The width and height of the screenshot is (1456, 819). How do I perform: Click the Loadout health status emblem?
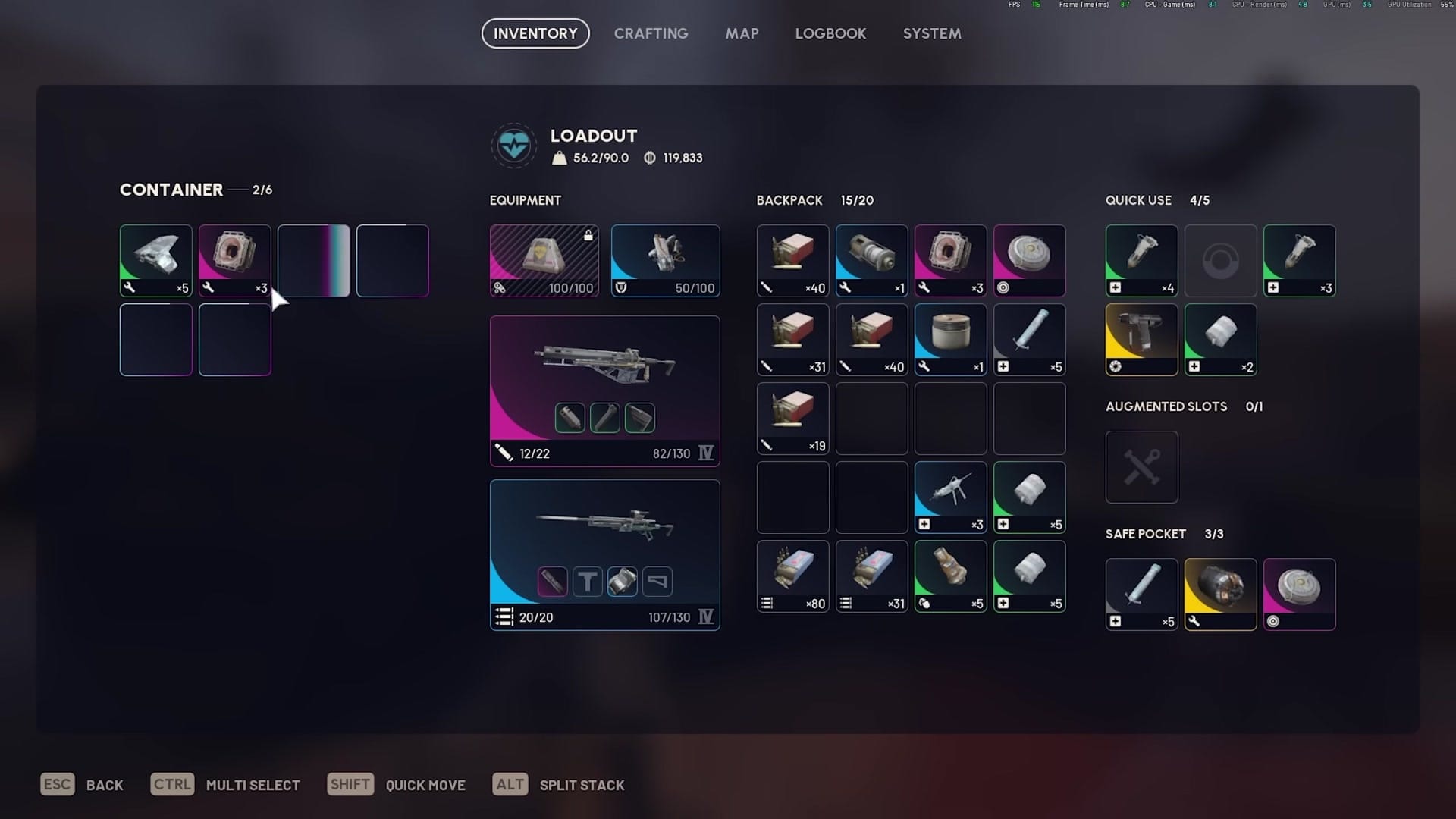pos(514,146)
